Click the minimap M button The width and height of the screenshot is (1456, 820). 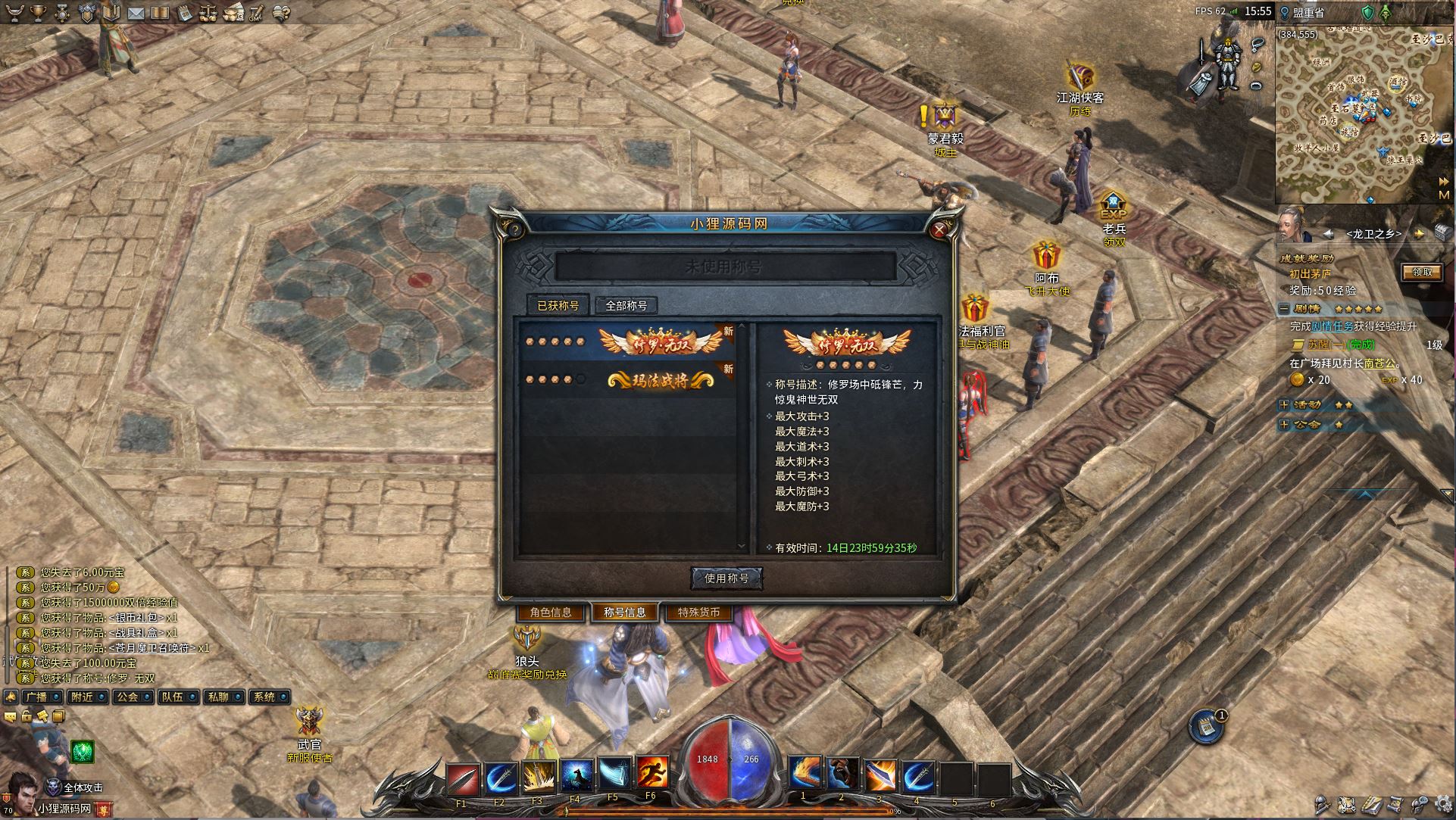pos(1444,195)
